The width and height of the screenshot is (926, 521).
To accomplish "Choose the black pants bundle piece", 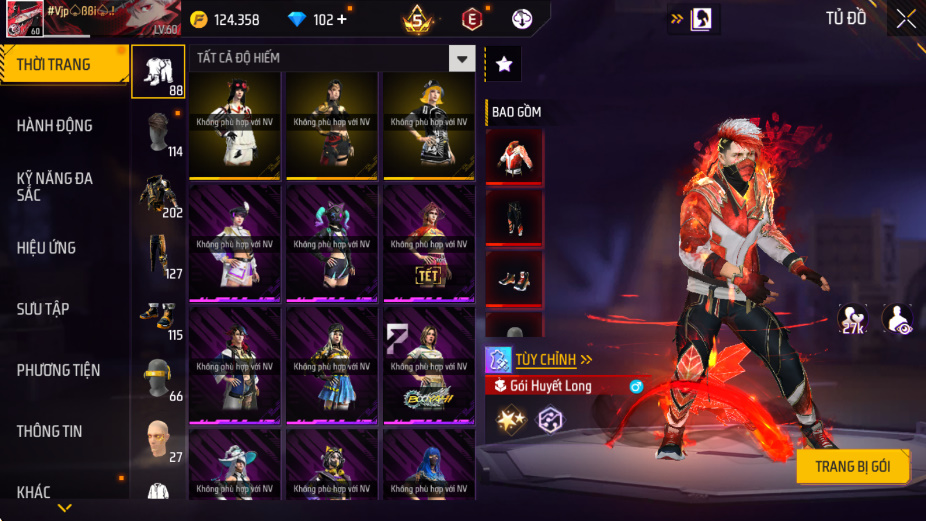I will 515,217.
